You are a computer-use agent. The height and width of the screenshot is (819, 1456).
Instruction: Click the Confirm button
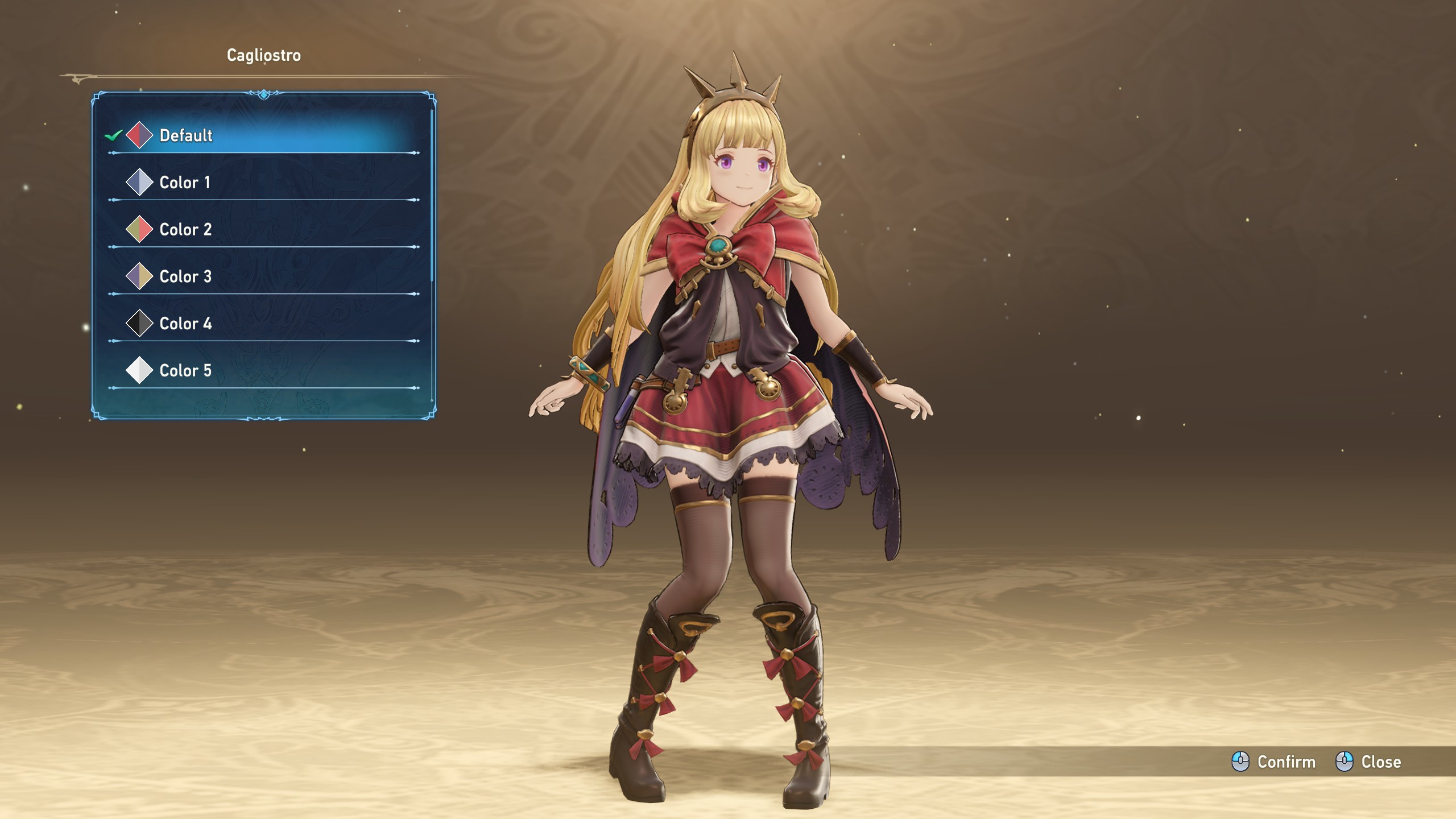pyautogui.click(x=1274, y=762)
